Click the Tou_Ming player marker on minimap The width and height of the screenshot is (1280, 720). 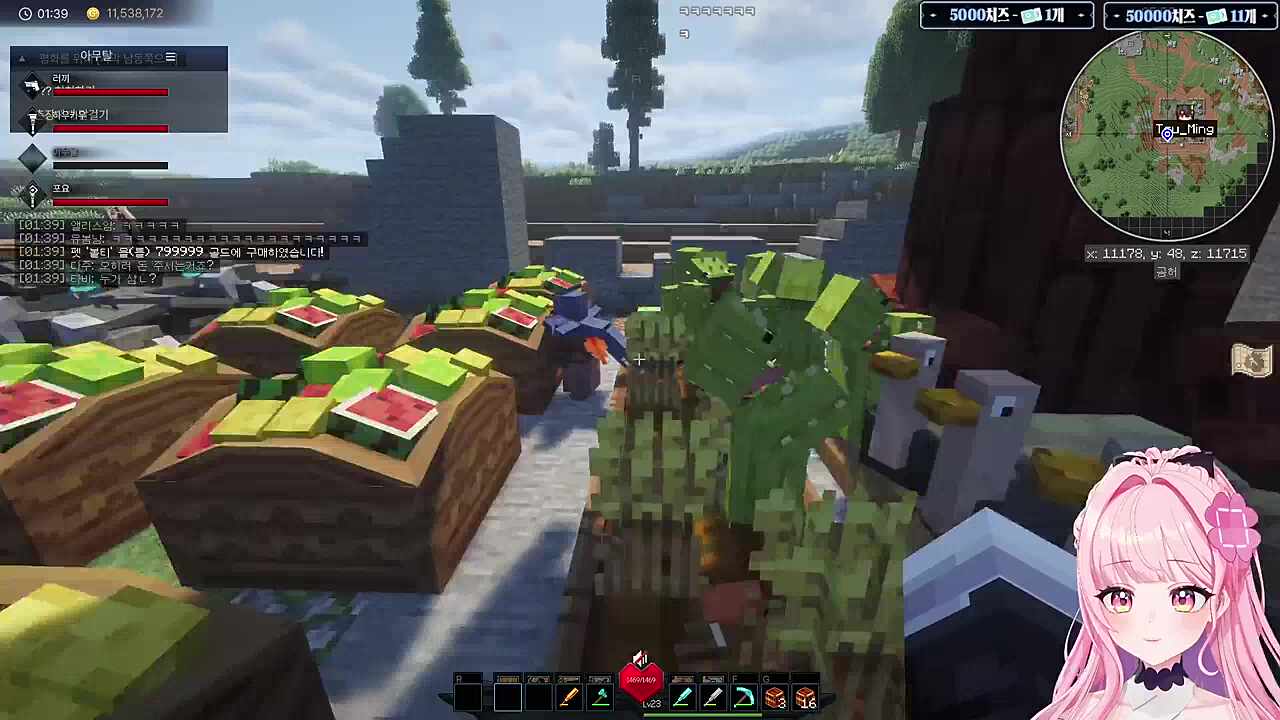point(1167,132)
